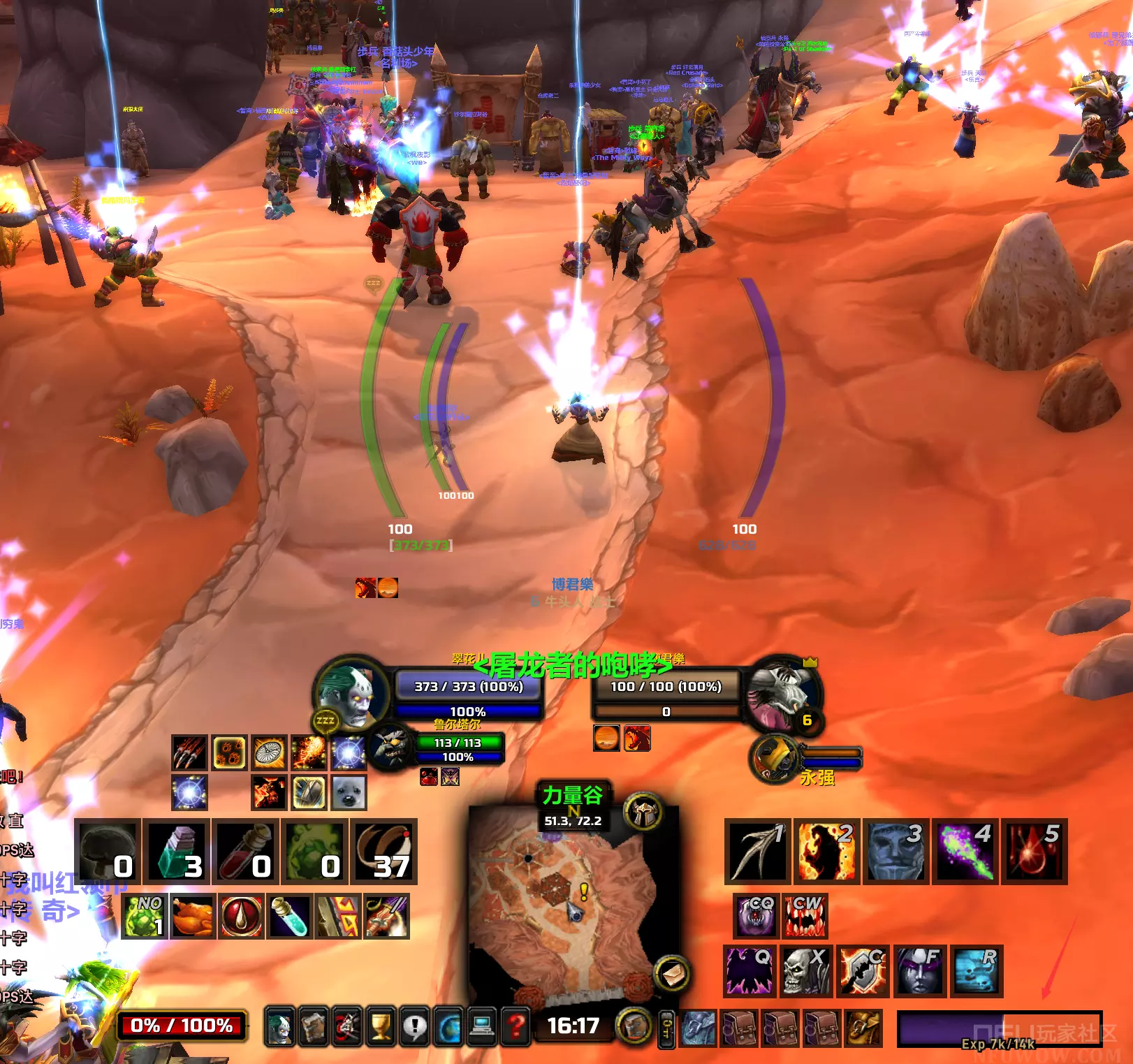Open the red question mark help button
The height and width of the screenshot is (1064, 1133).
[x=516, y=1026]
